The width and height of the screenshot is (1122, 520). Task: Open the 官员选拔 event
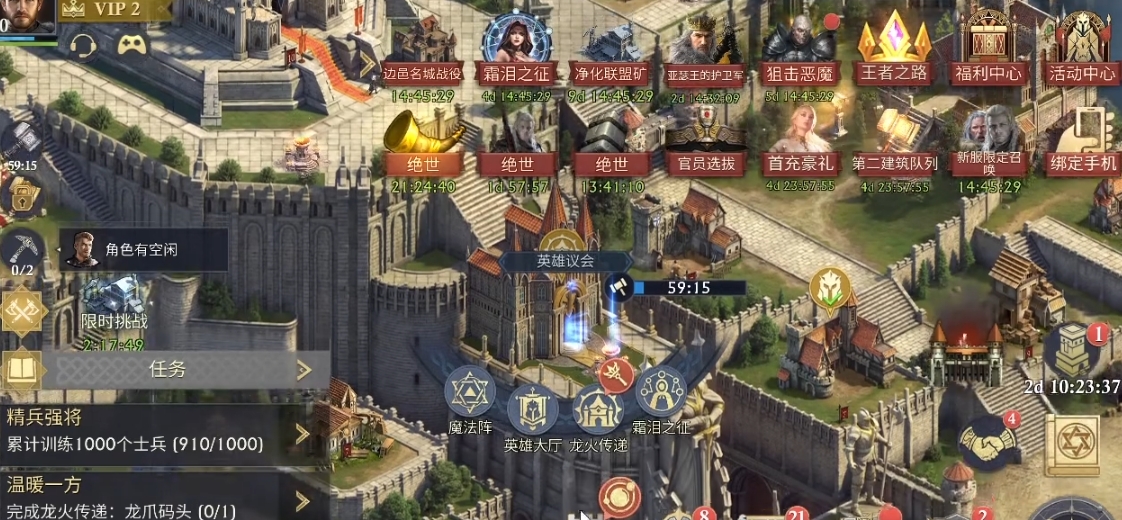tap(706, 145)
